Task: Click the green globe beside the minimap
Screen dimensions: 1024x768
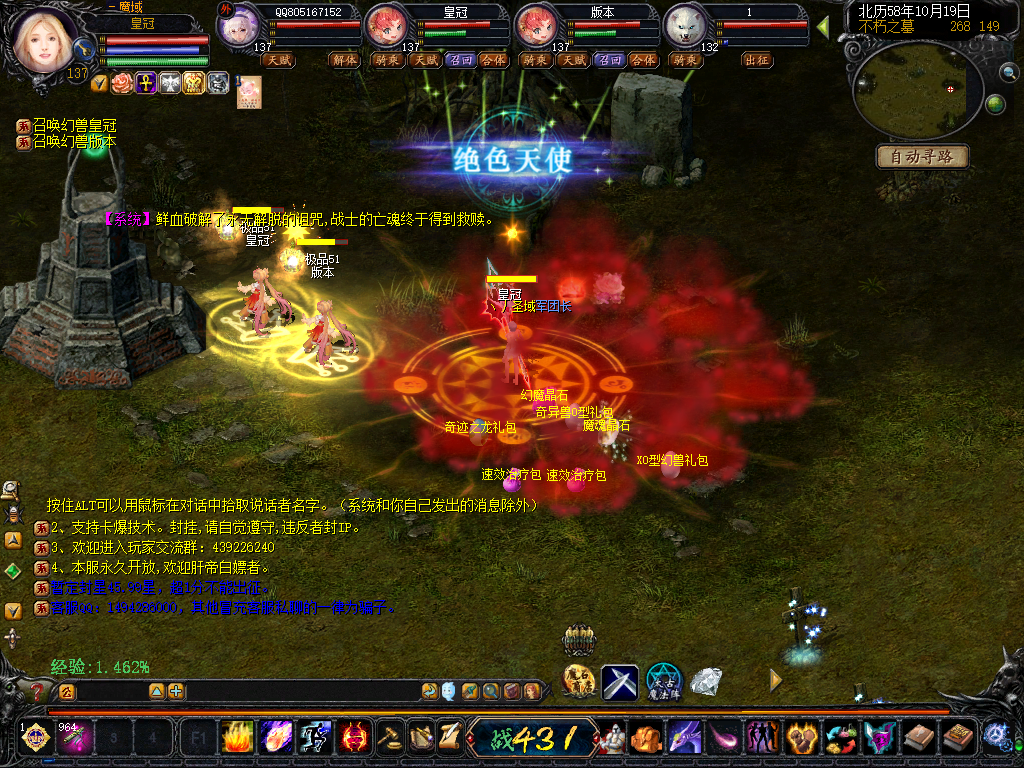Action: [995, 104]
